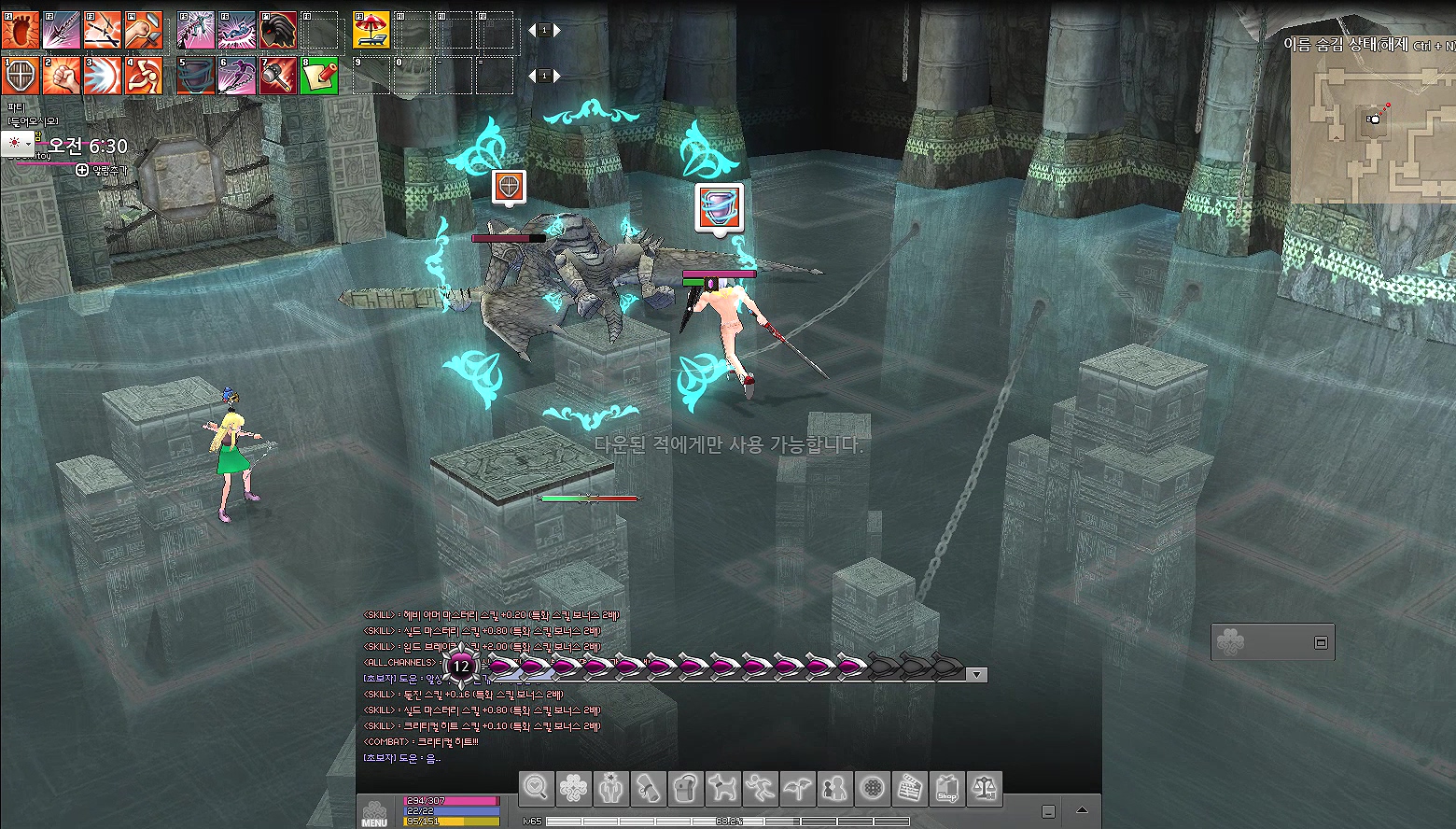1456x829 pixels.
Task: Expand the durability gem bar dropdown arrow
Action: (976, 674)
